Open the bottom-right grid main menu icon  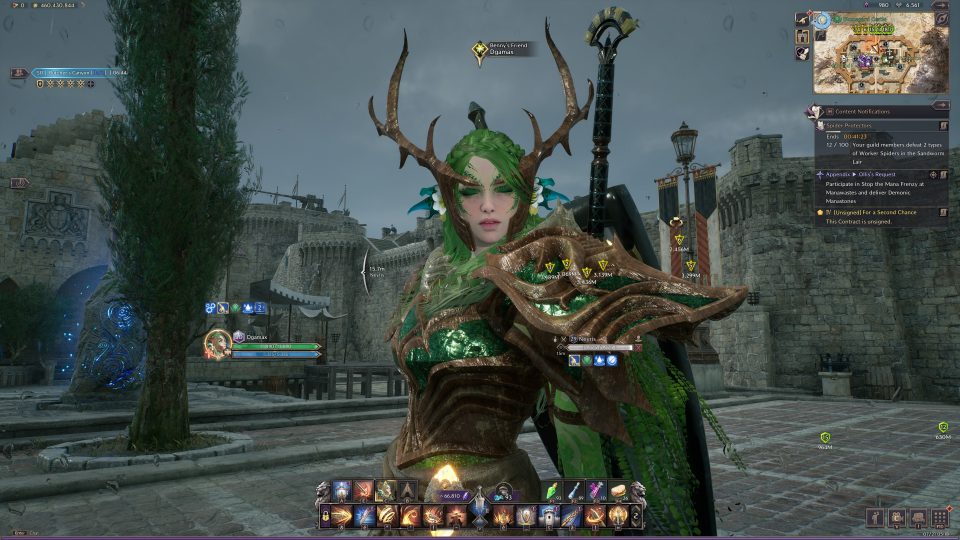939,517
